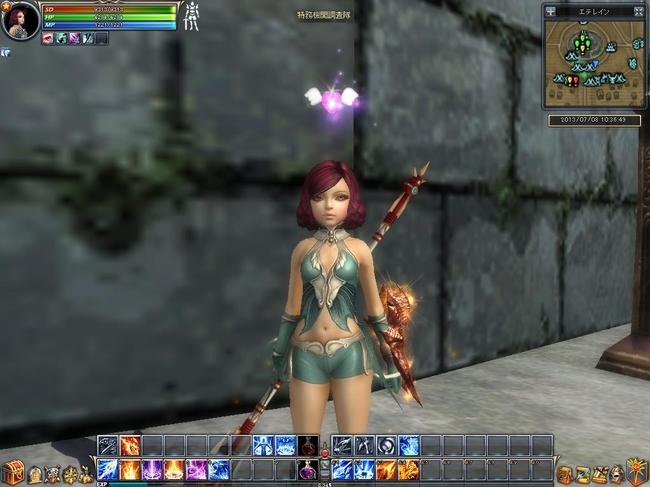Expand the minimap with the top-right button
The height and width of the screenshot is (487, 650).
coord(637,12)
